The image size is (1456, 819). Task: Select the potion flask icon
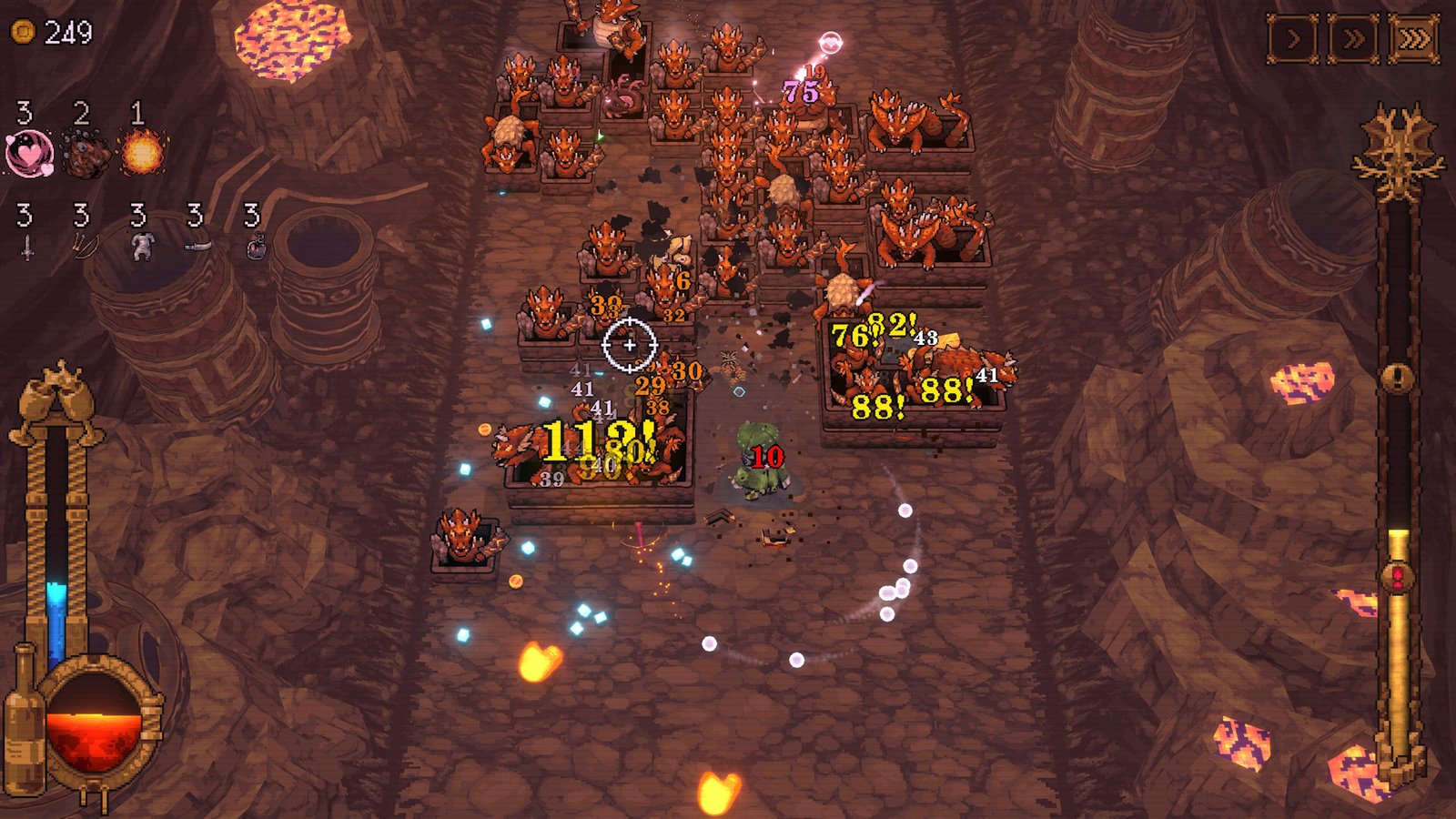click(256, 246)
